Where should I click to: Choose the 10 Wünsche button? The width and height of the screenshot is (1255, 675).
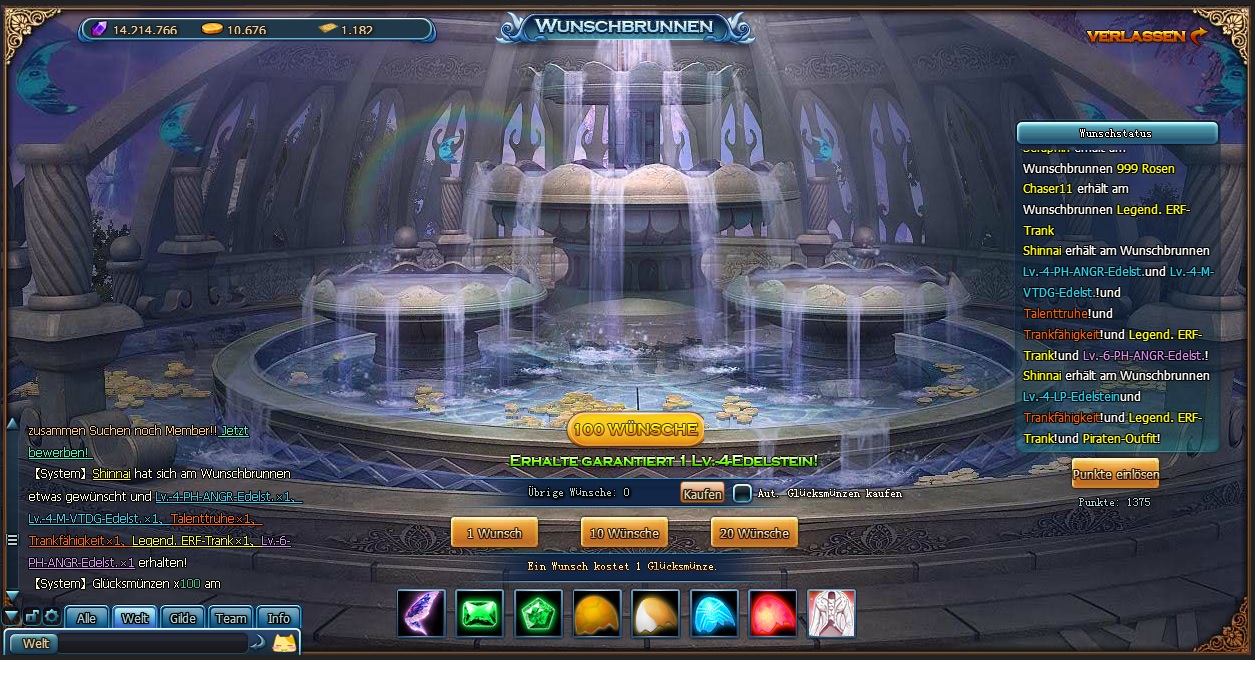click(x=624, y=533)
